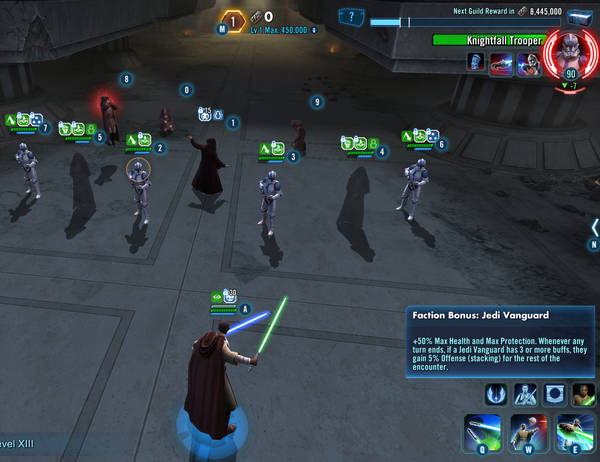Click the orange hexagon phase 1 badge
This screenshot has width=600, height=462.
pyautogui.click(x=232, y=20)
